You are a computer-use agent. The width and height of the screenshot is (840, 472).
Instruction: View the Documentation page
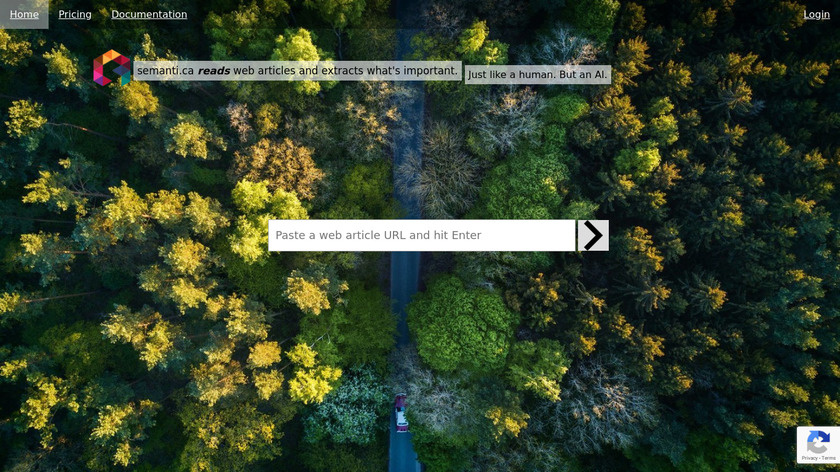[x=149, y=14]
